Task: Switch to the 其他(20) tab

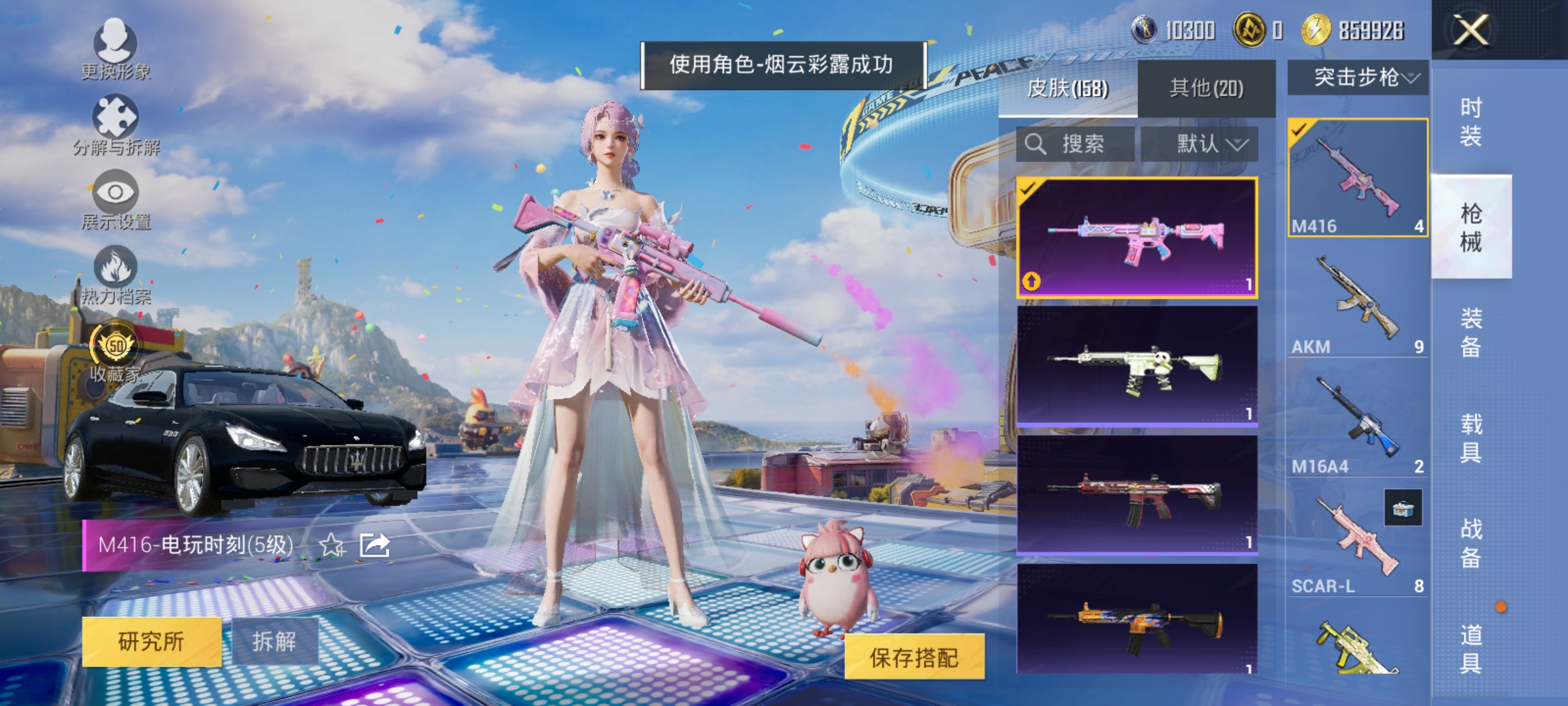Action: point(1209,88)
